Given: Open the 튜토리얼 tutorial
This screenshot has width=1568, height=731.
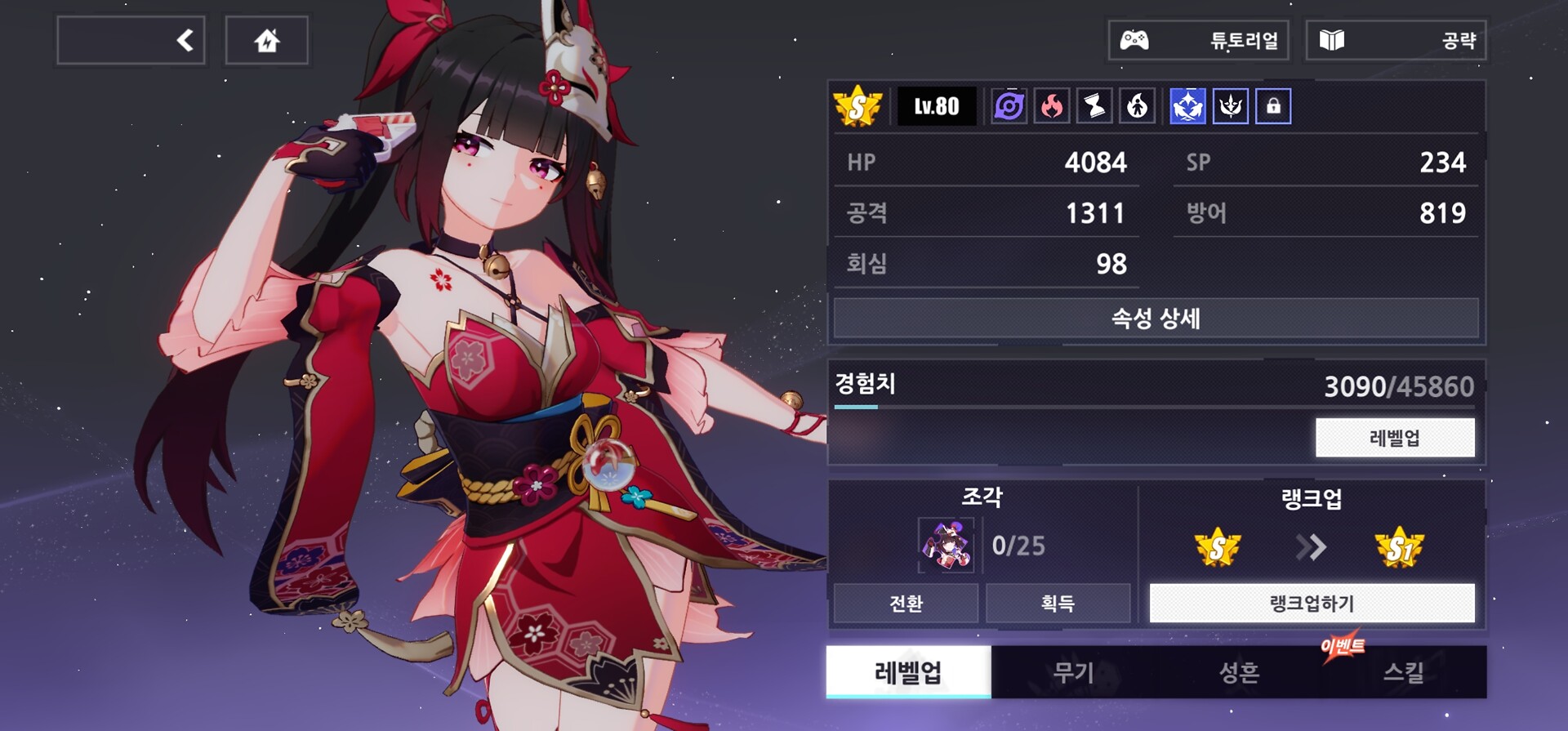Looking at the screenshot, I should pyautogui.click(x=1198, y=40).
